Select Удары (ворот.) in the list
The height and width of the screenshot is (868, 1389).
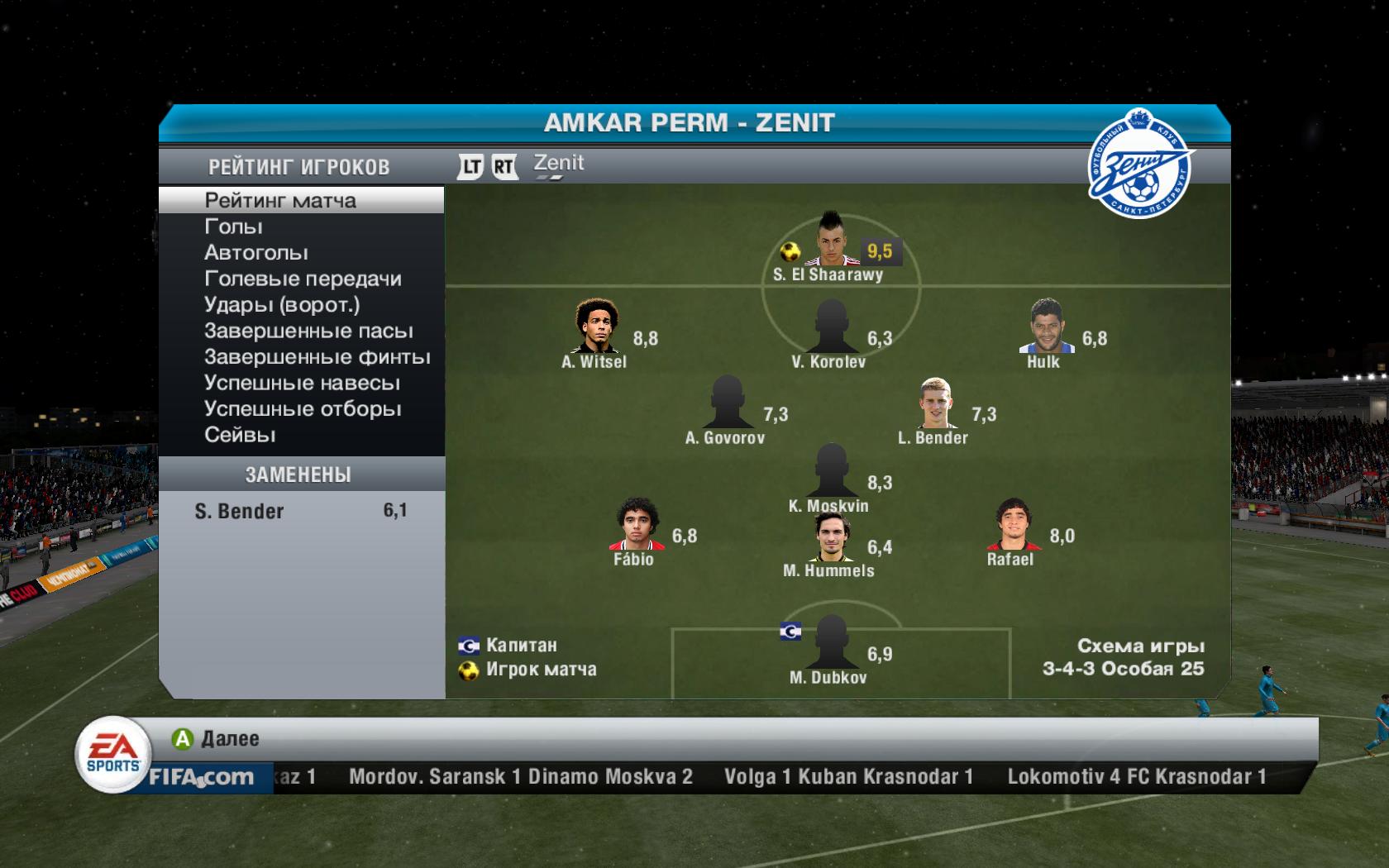pyautogui.click(x=282, y=305)
